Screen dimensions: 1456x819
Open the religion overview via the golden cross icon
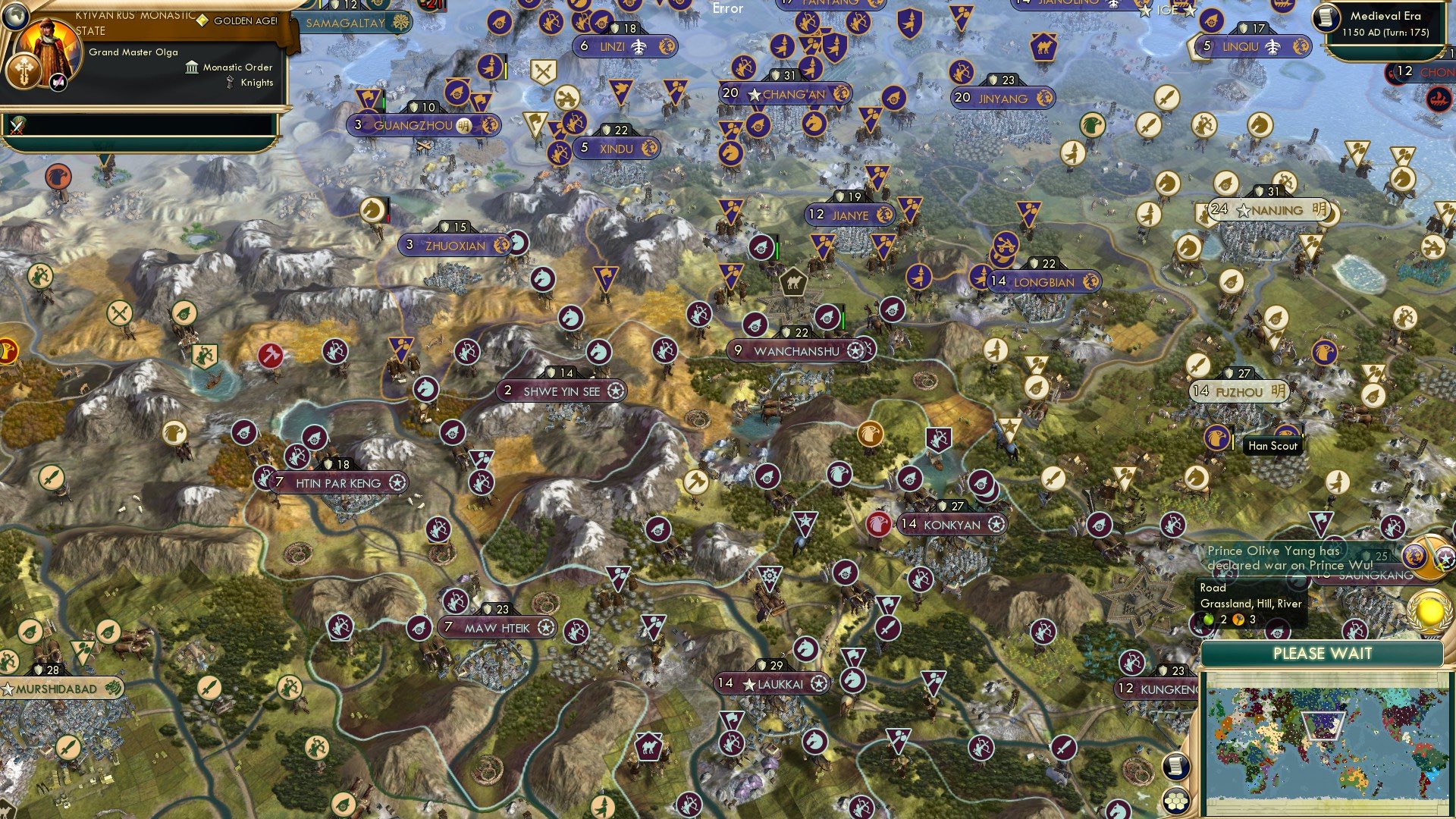click(x=23, y=71)
